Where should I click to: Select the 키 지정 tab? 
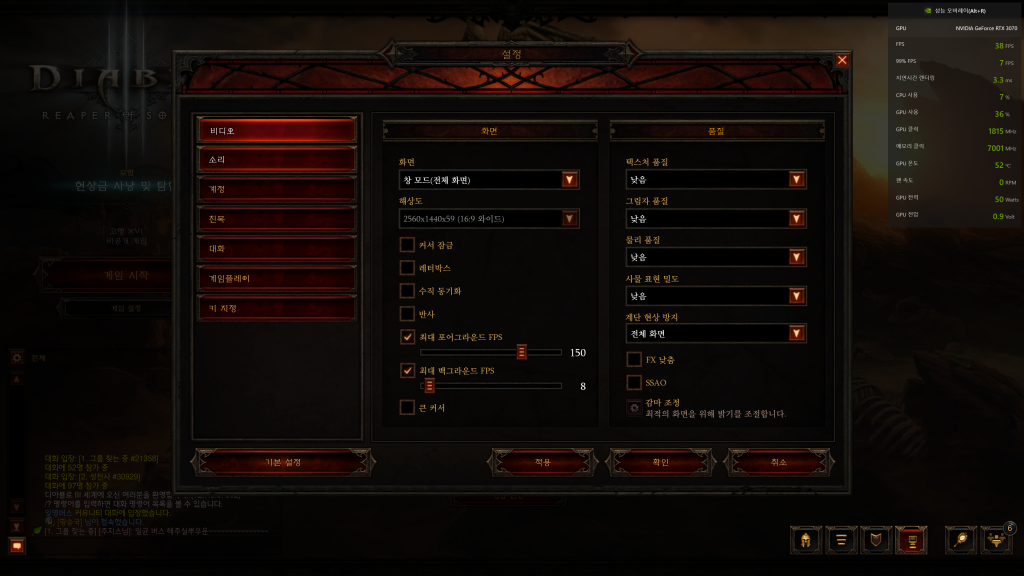click(x=276, y=308)
